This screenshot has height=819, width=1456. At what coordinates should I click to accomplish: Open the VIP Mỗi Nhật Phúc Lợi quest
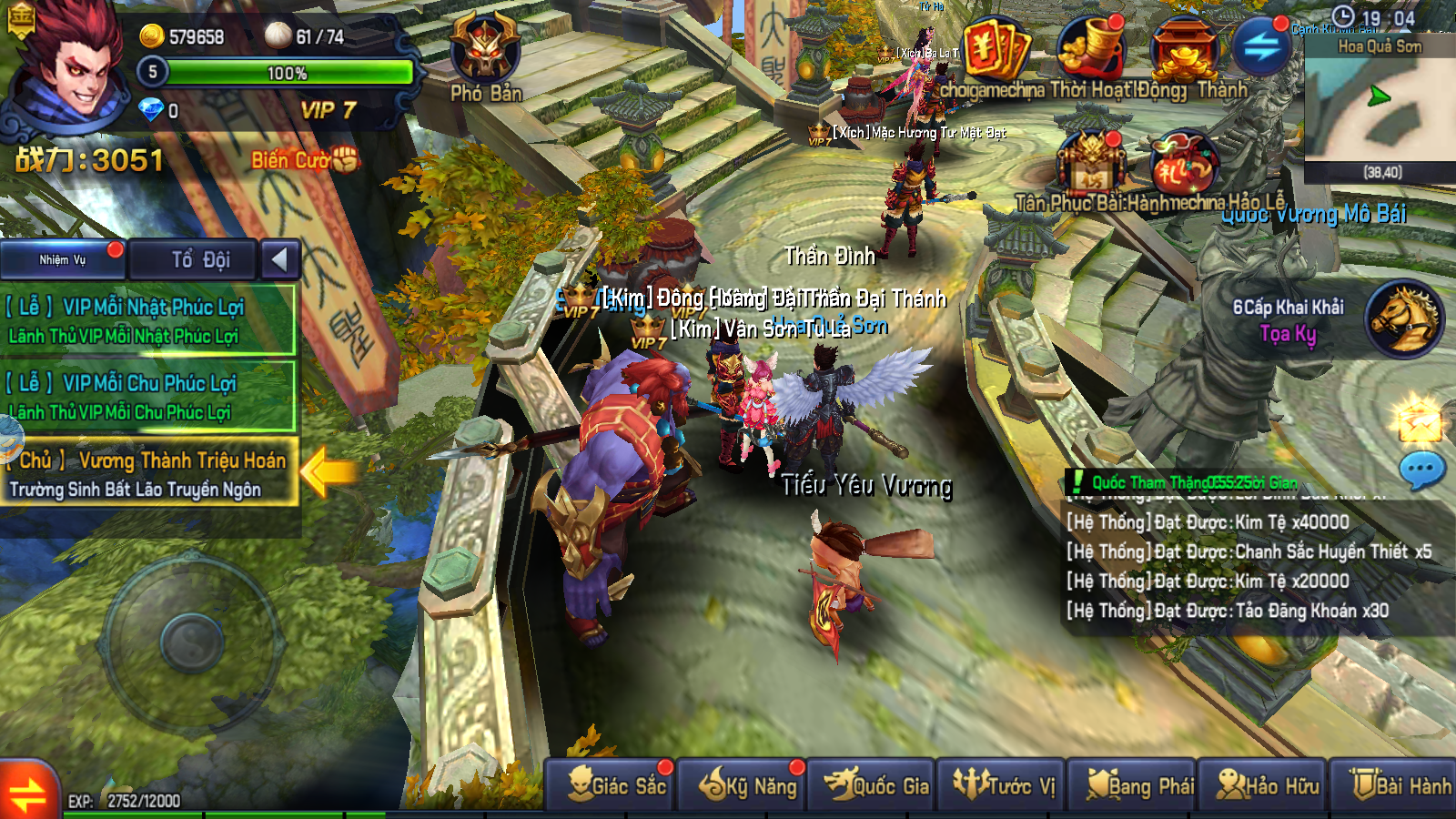point(147,320)
